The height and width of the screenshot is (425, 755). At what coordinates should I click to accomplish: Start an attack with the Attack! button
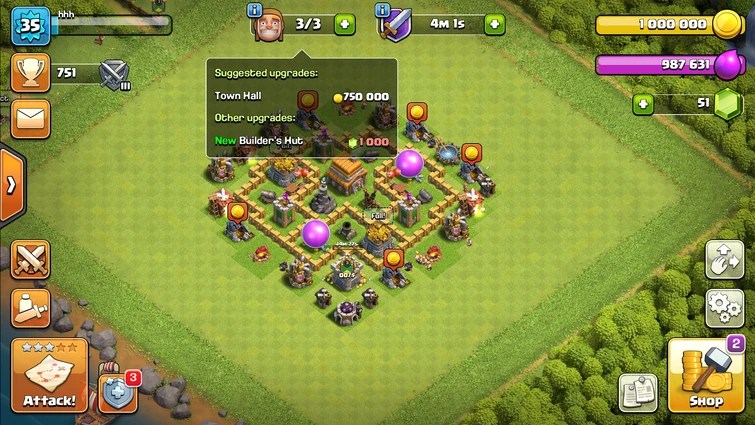pos(48,376)
